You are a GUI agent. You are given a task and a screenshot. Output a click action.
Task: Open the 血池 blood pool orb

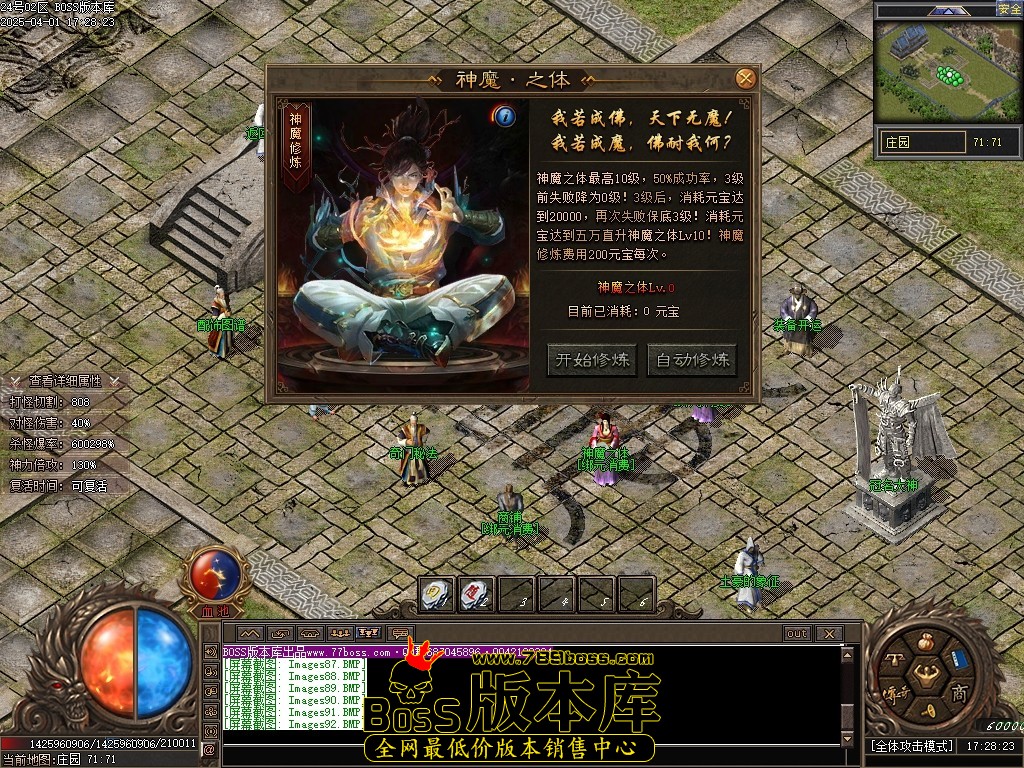coord(214,573)
